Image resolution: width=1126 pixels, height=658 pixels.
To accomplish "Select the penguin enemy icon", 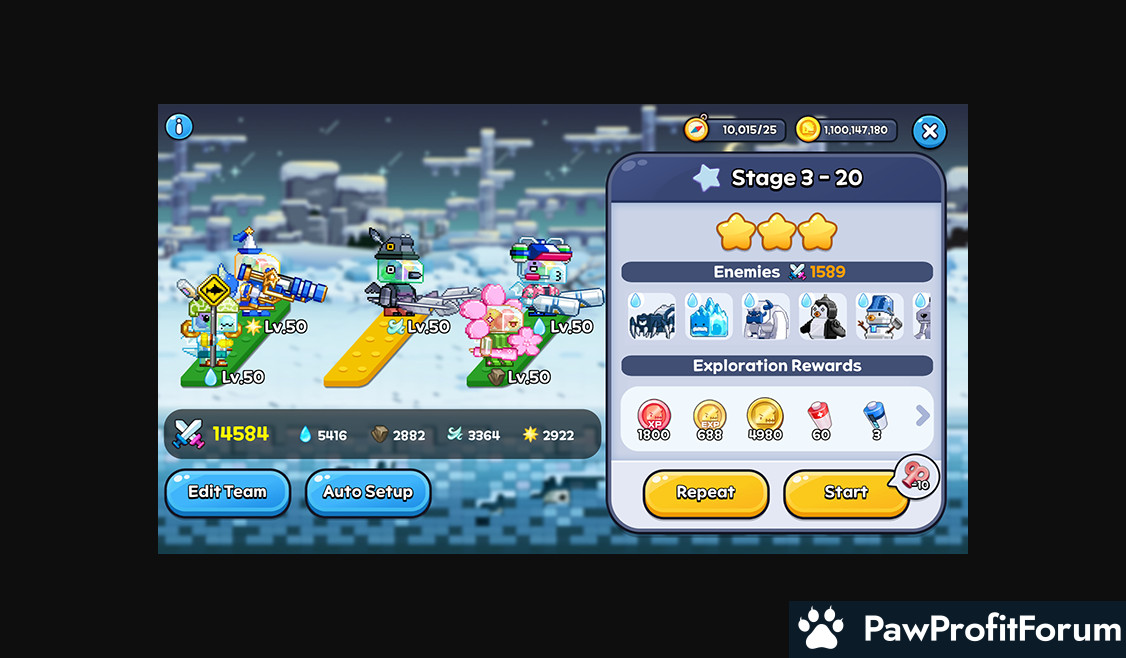I will pos(823,317).
